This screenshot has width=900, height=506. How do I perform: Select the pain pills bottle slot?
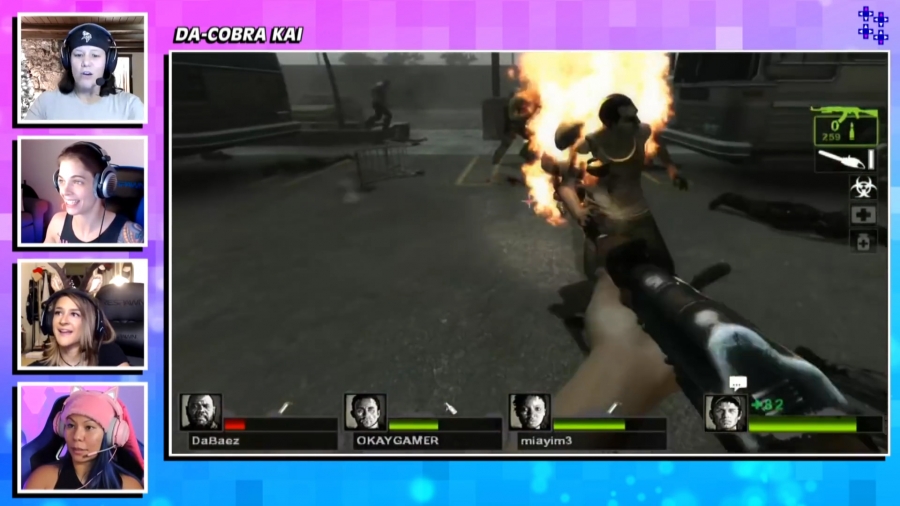tap(862, 240)
